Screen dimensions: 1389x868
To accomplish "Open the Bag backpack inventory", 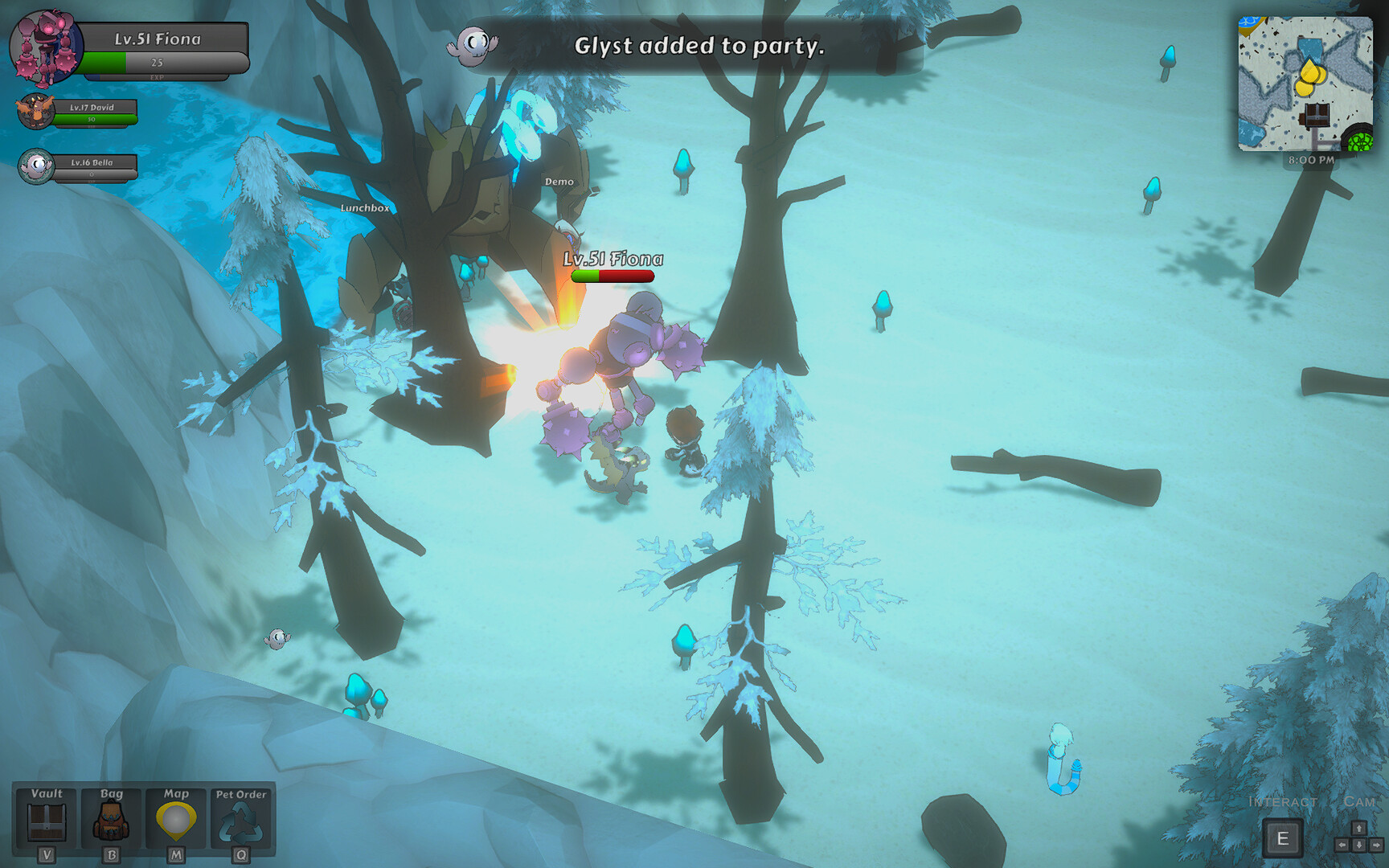I will [112, 820].
